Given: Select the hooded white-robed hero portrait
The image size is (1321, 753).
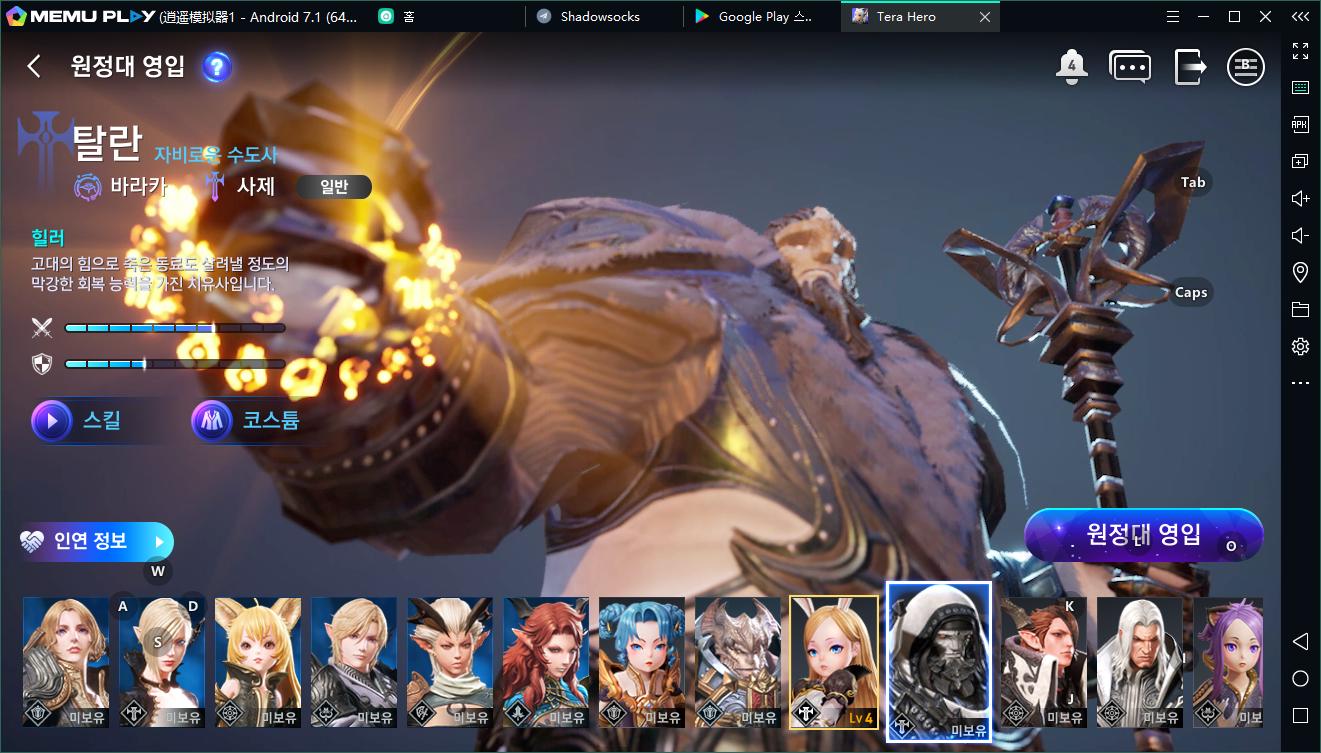Looking at the screenshot, I should [x=939, y=662].
